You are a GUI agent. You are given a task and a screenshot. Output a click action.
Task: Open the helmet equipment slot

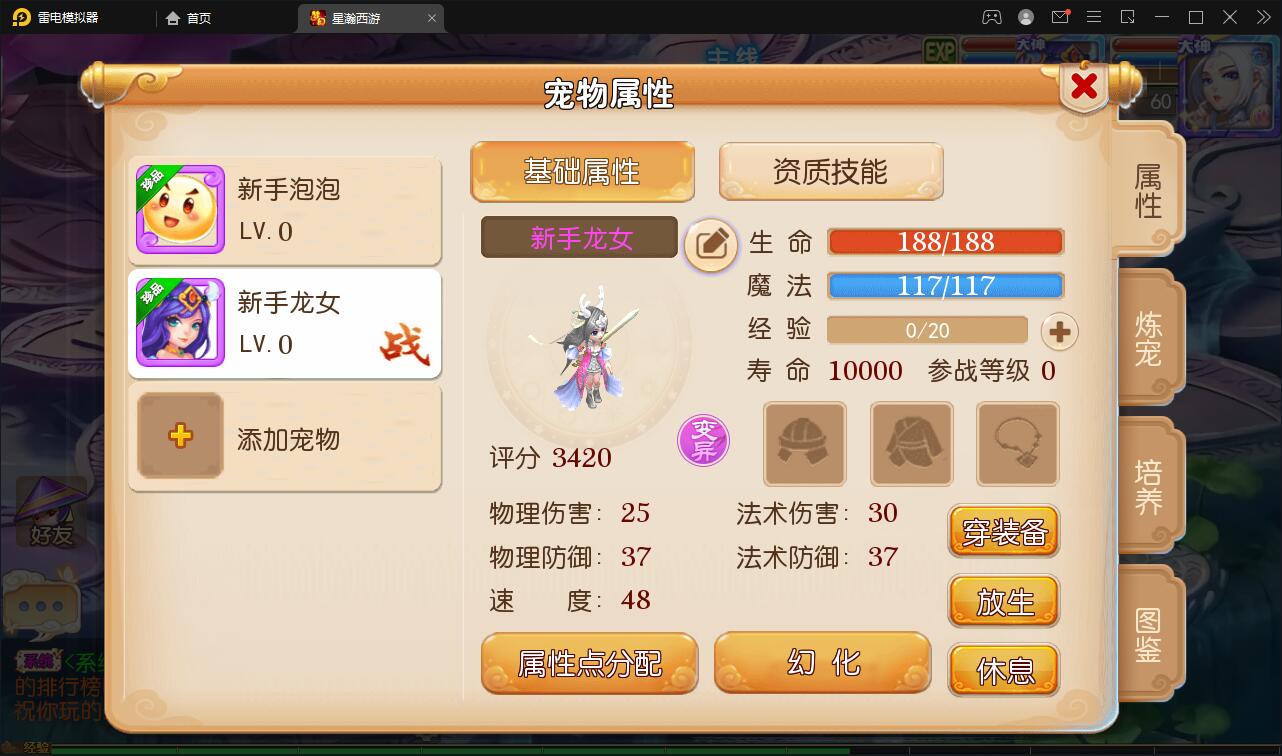[804, 444]
